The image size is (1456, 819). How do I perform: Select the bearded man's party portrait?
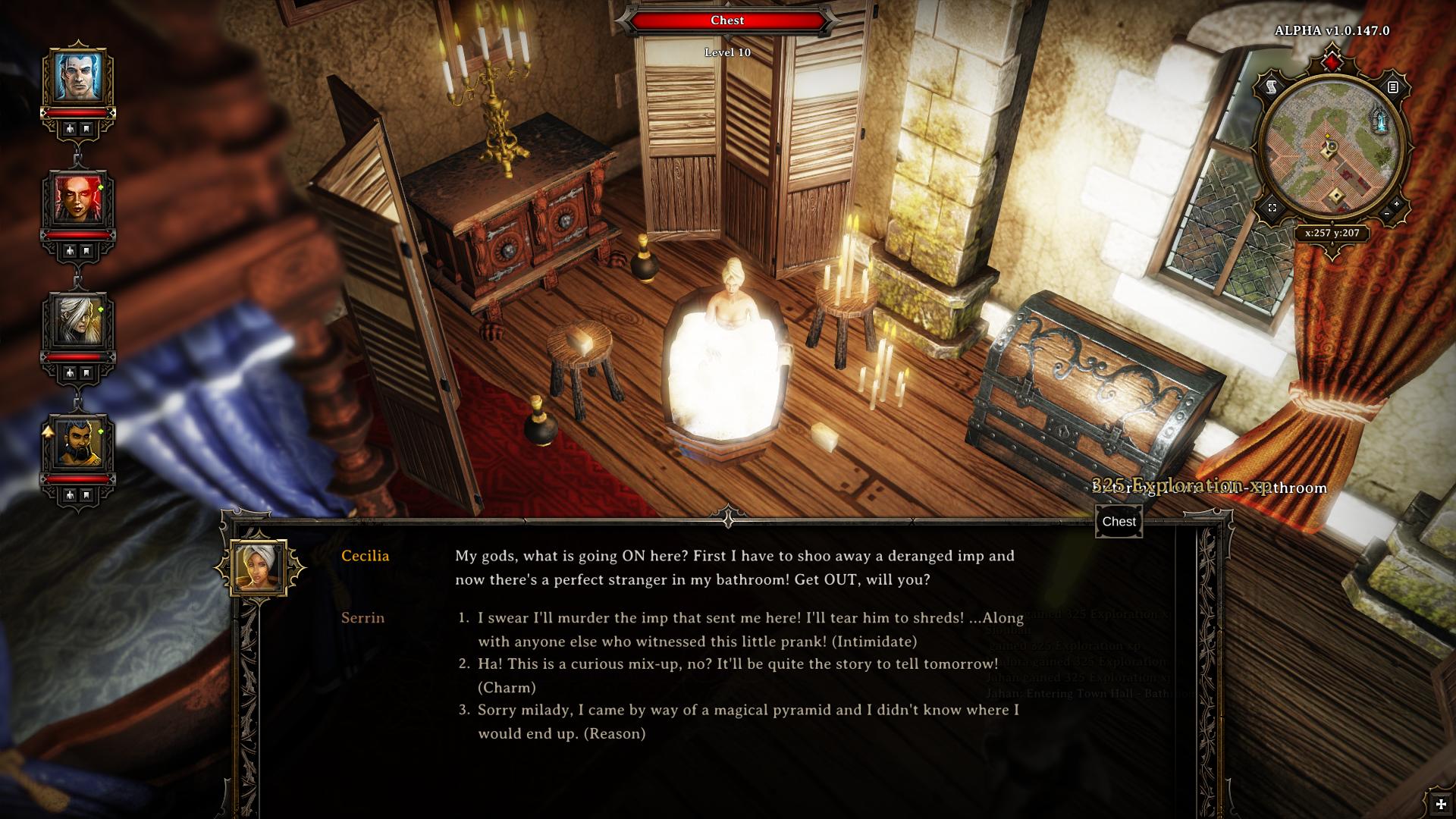click(x=78, y=443)
